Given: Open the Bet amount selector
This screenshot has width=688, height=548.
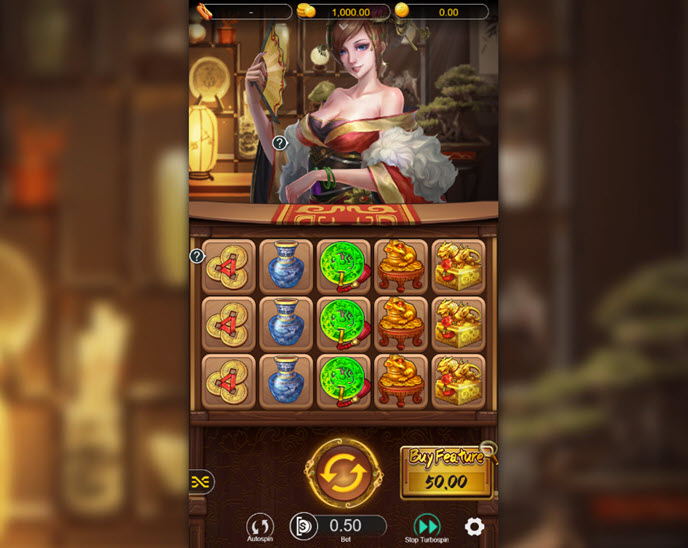Looking at the screenshot, I should point(345,525).
